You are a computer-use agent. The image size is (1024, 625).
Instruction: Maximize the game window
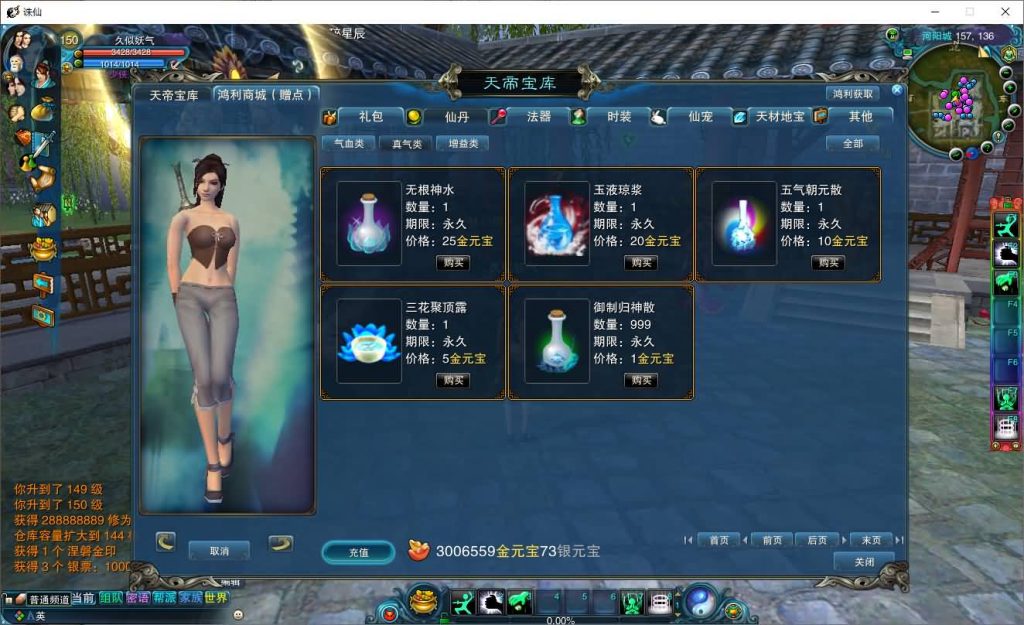969,11
